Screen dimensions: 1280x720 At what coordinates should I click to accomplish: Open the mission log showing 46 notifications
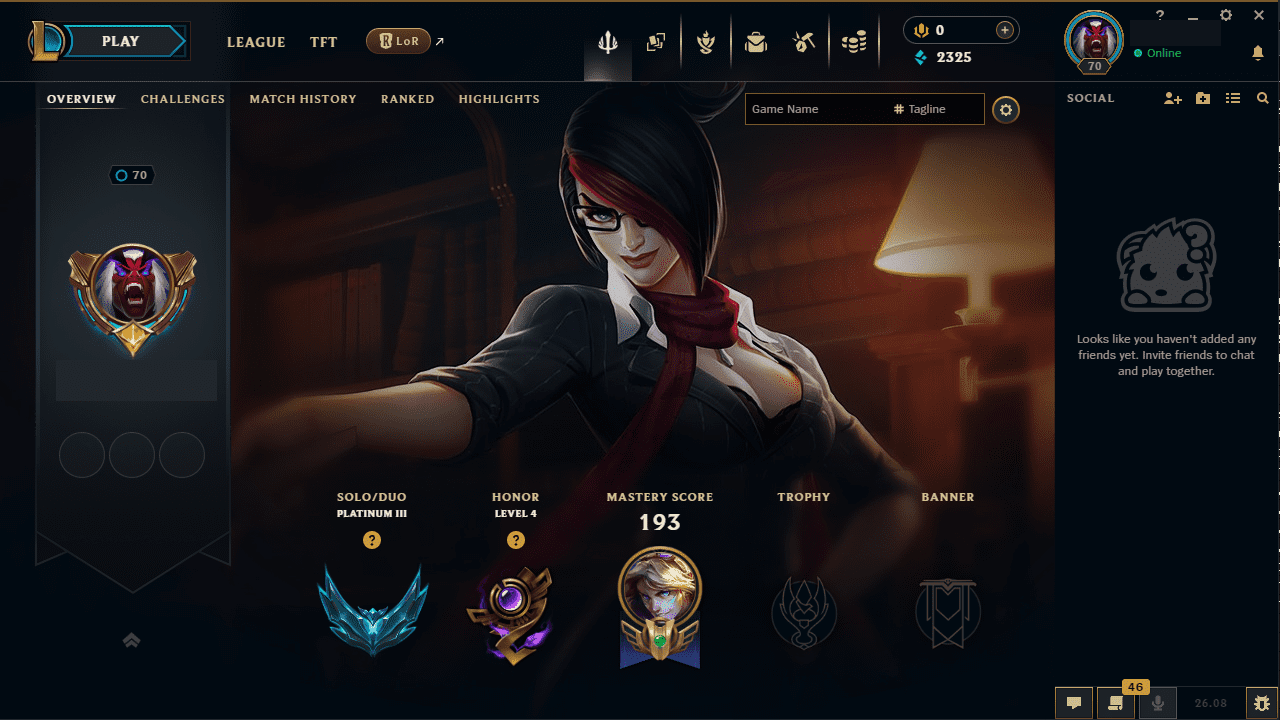coord(1115,703)
